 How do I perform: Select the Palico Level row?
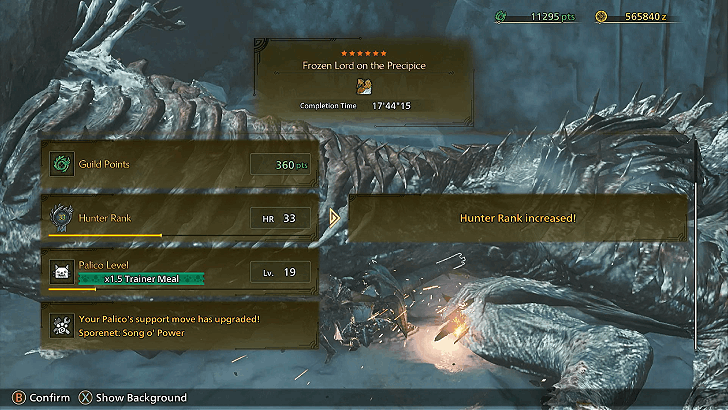(180, 271)
